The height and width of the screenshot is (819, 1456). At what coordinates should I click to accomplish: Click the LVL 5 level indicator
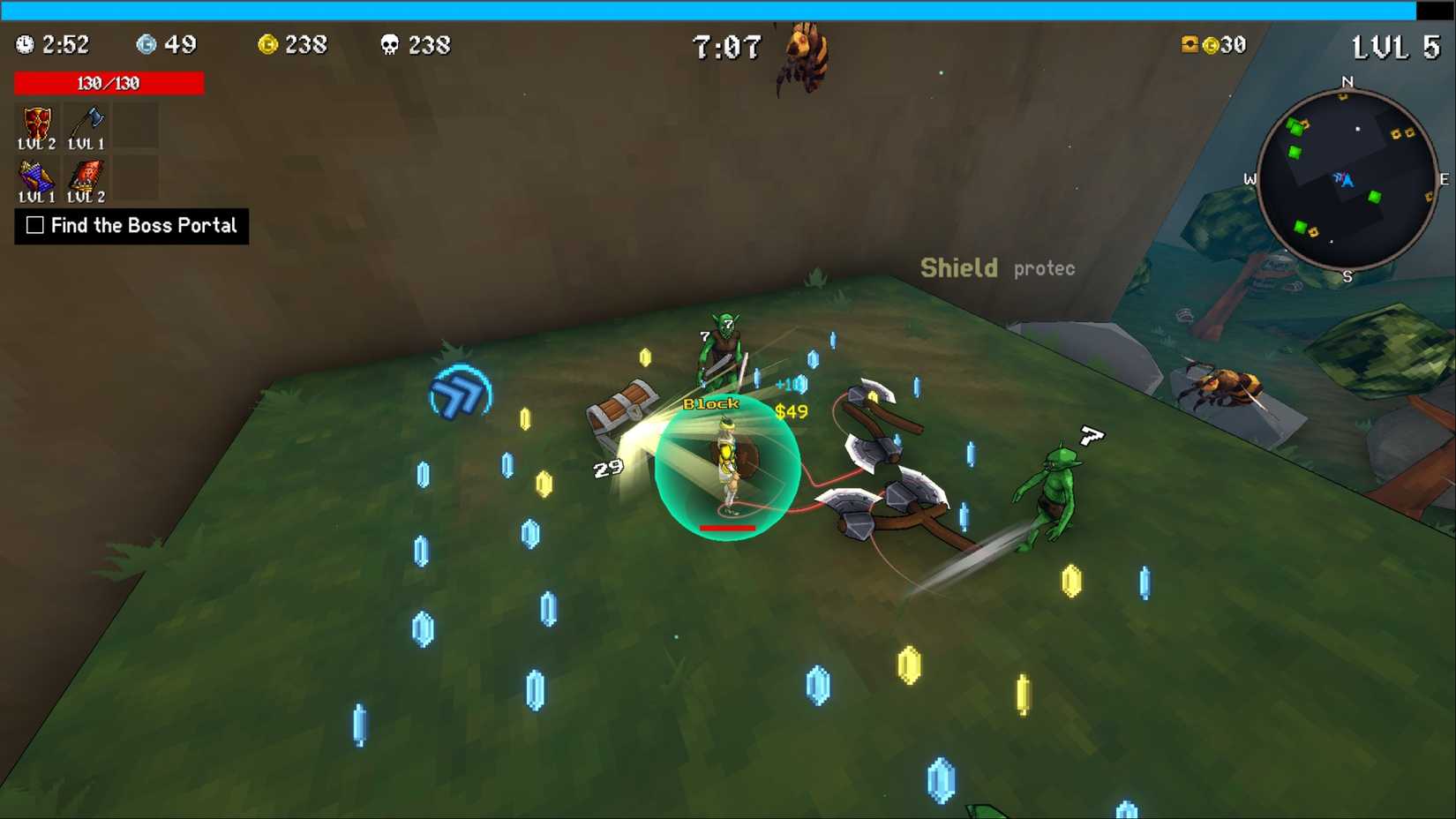click(x=1394, y=47)
